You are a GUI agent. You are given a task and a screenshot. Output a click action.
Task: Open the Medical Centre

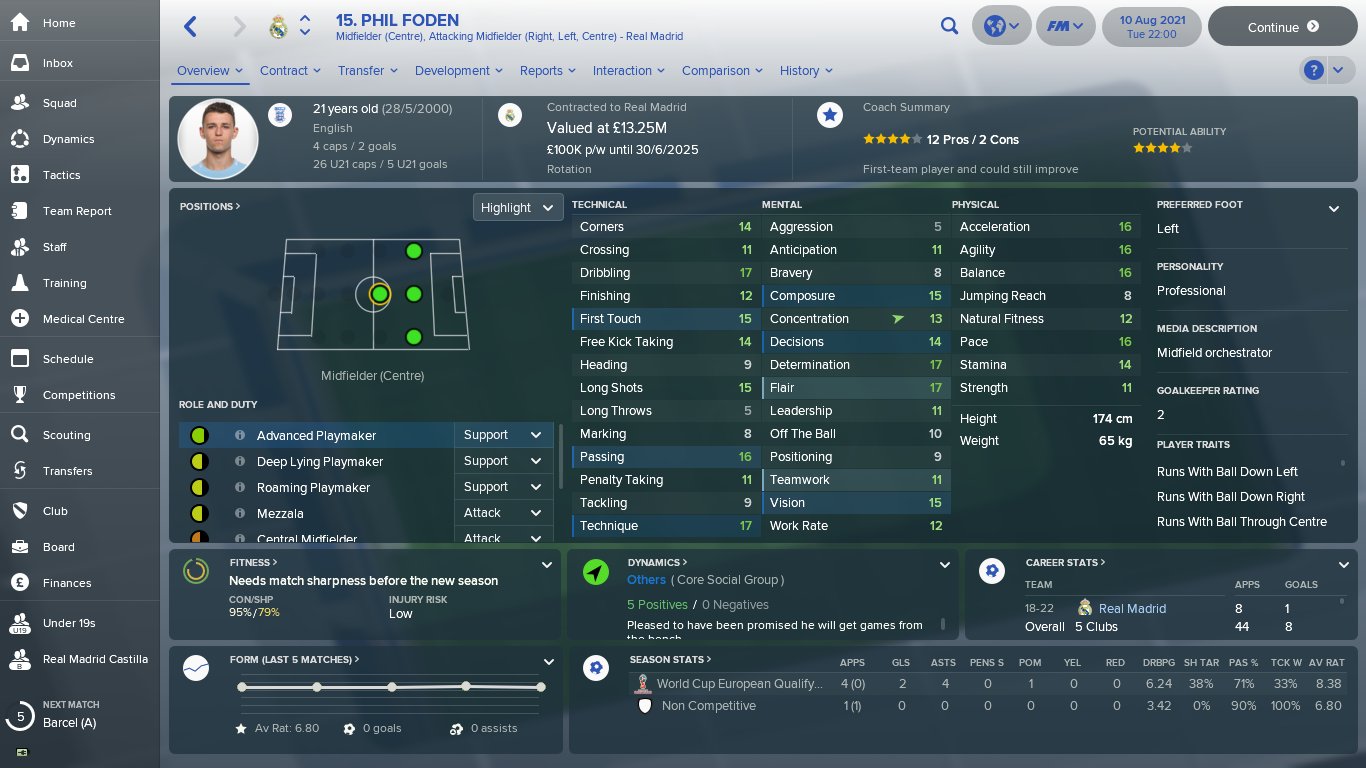point(83,319)
